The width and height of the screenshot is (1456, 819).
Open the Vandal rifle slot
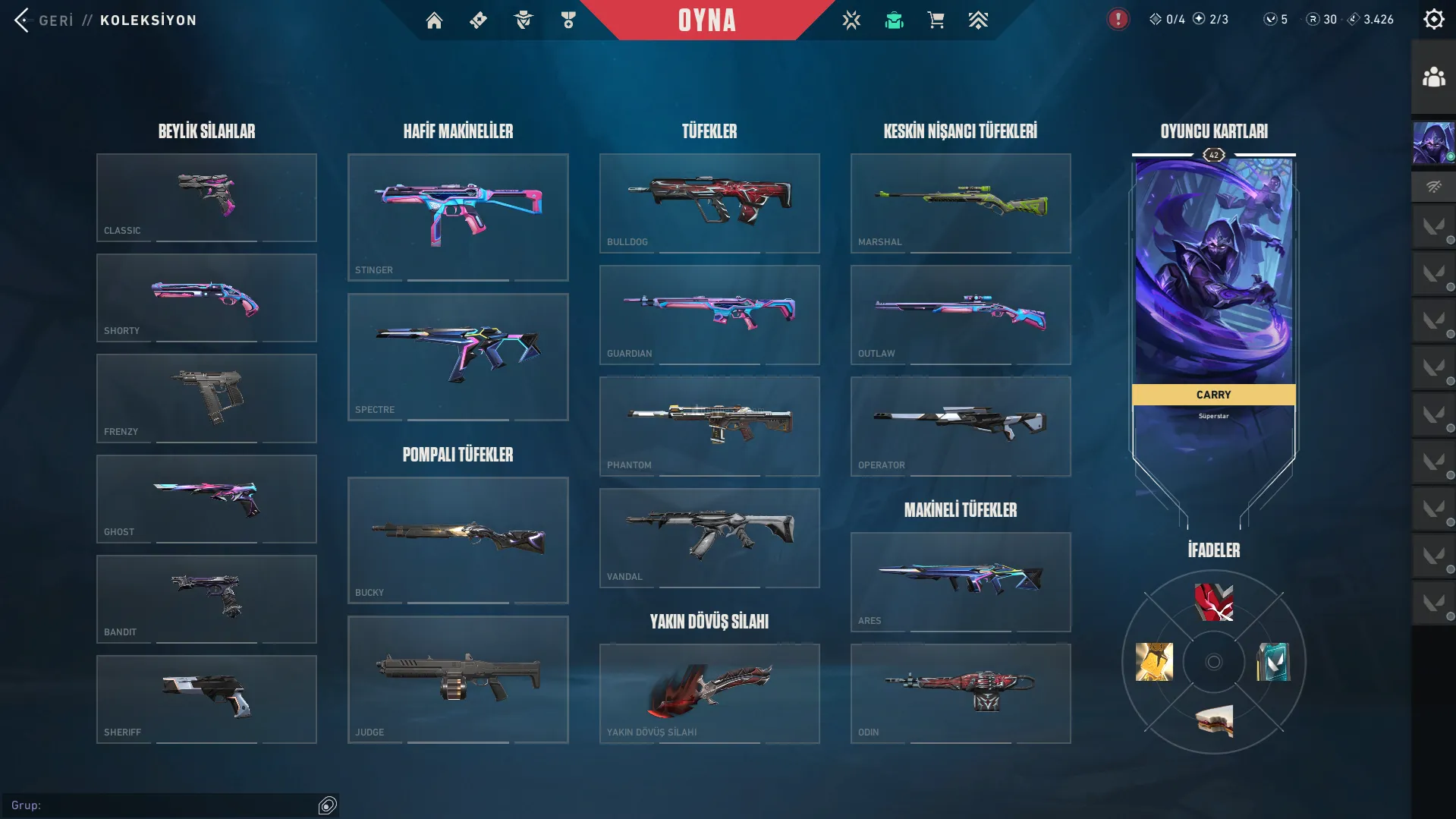coord(709,537)
